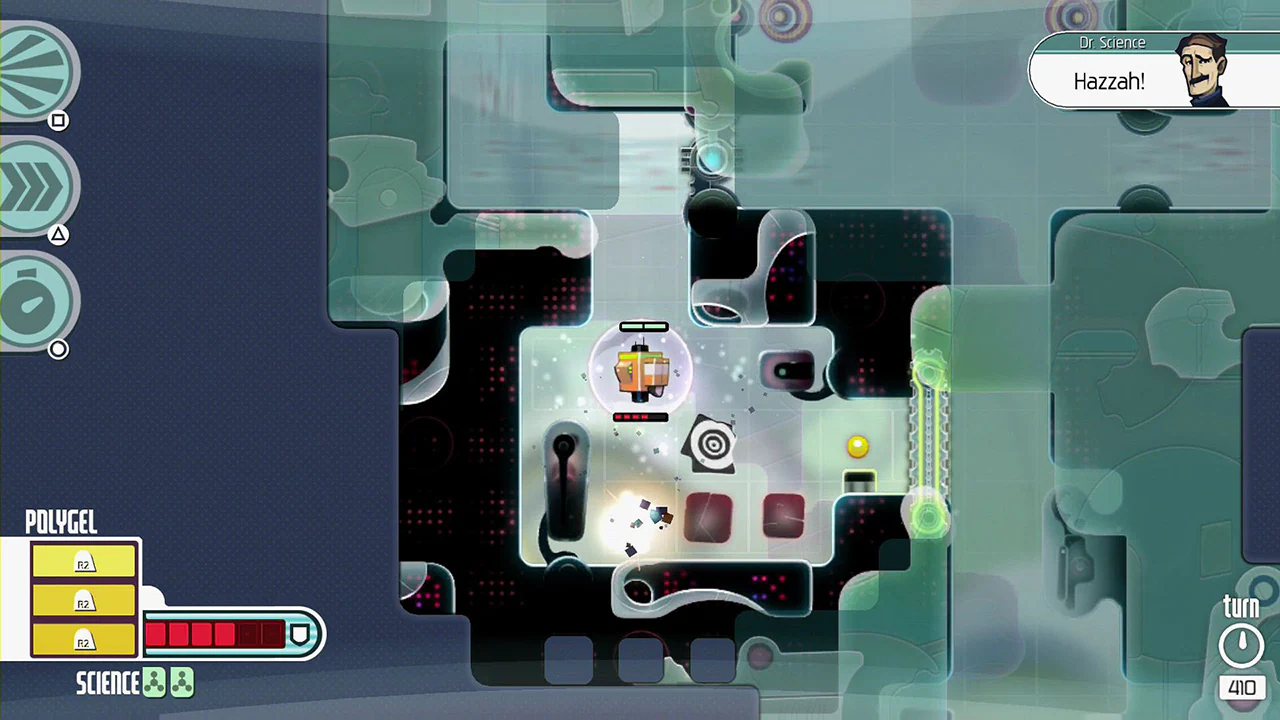The width and height of the screenshot is (1280, 720).
Task: Select the second Science molecule icon
Action: click(x=182, y=682)
